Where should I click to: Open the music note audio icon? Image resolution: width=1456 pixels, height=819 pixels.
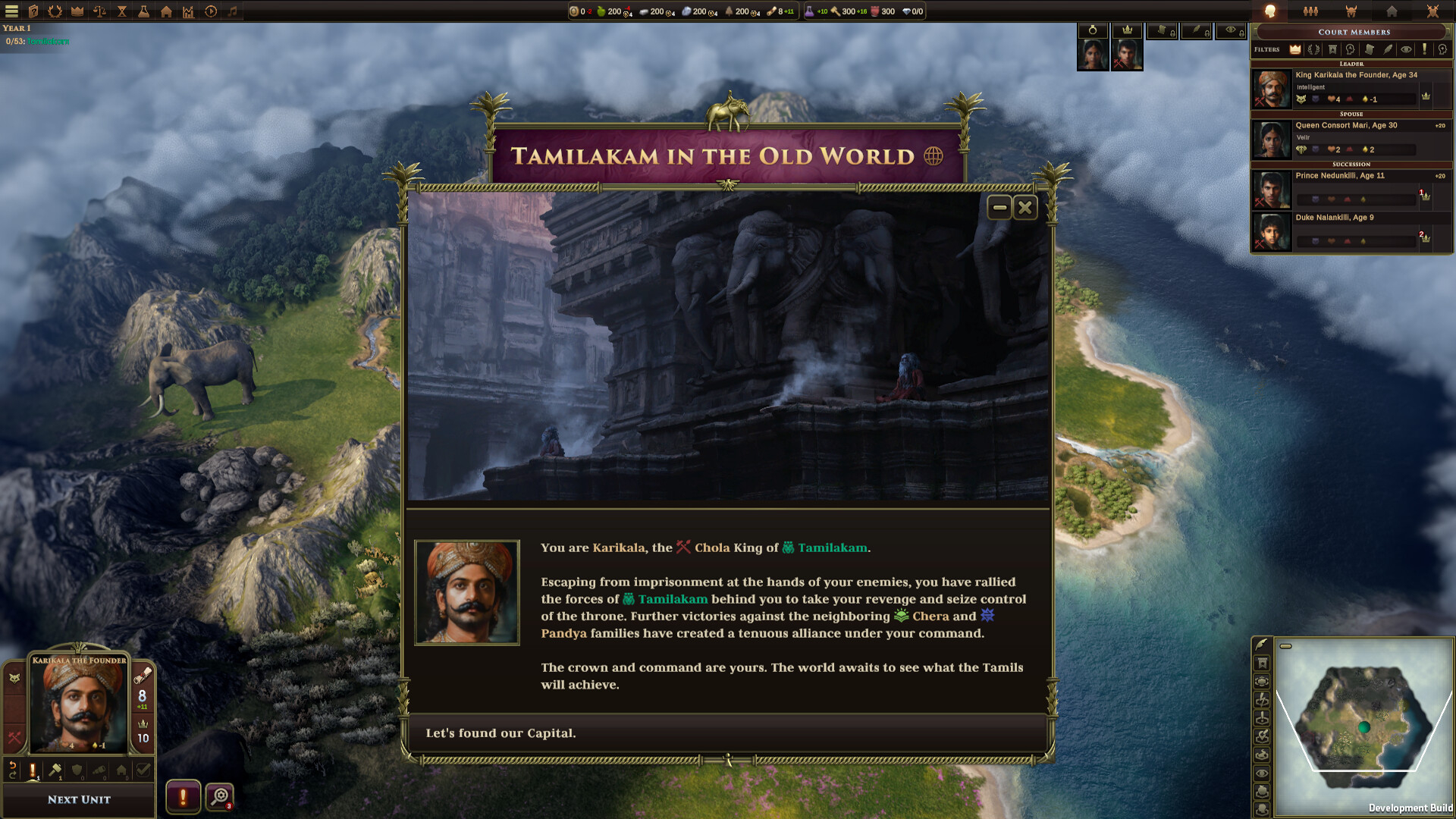(x=232, y=11)
